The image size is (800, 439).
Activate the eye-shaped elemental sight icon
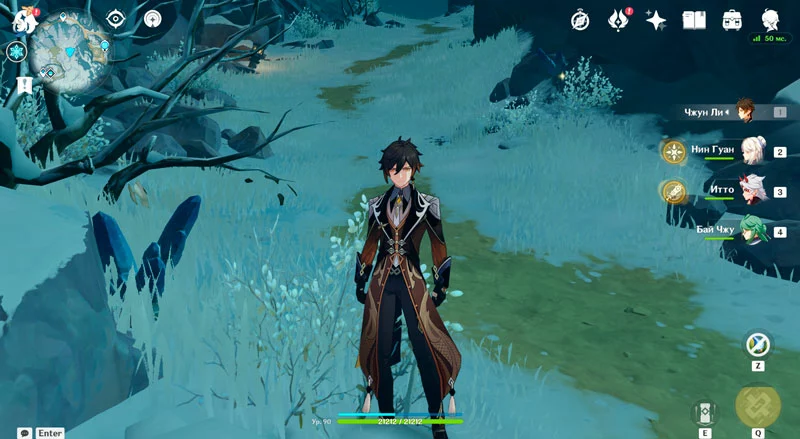(116, 18)
